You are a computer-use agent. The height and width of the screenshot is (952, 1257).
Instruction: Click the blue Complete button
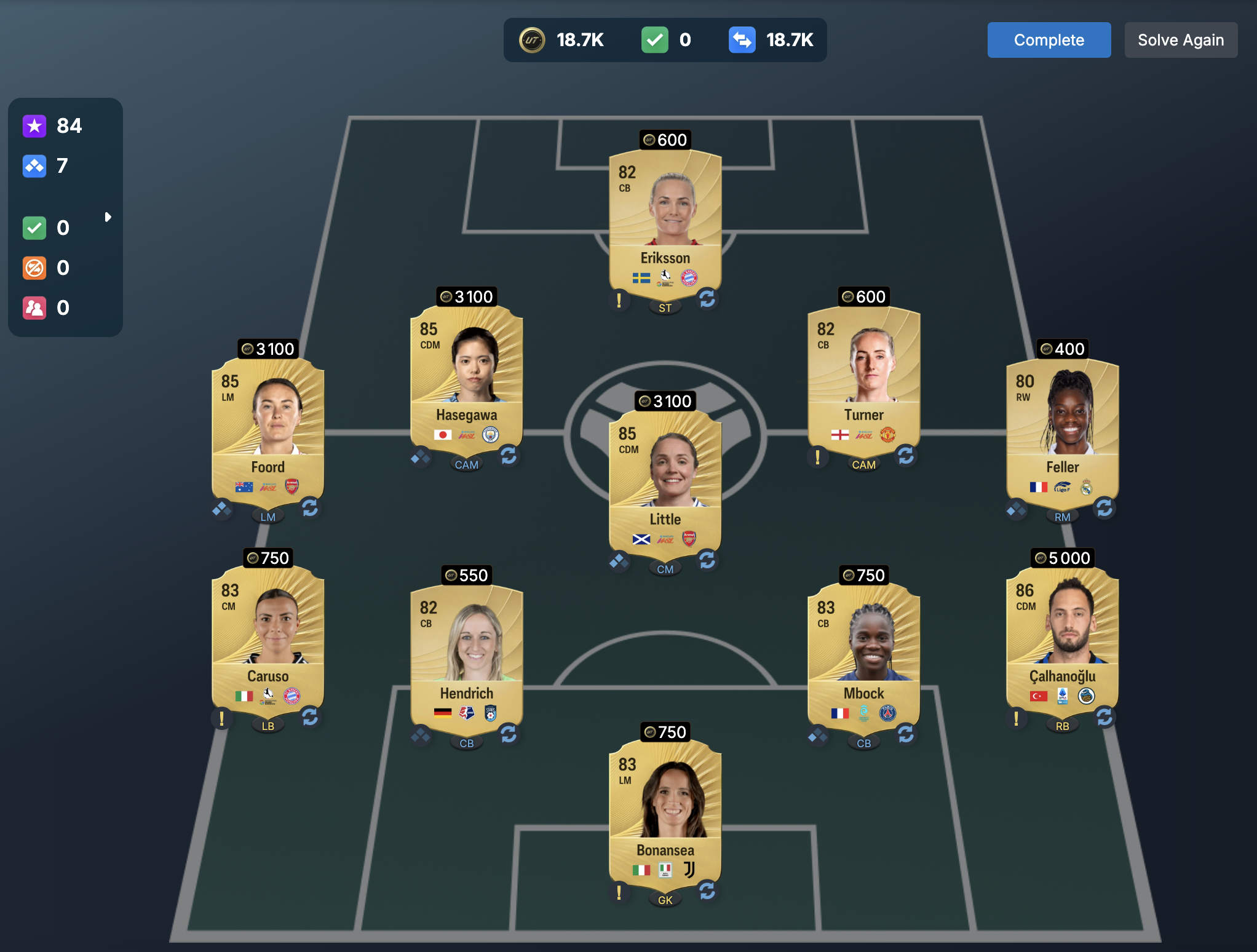[x=1049, y=40]
